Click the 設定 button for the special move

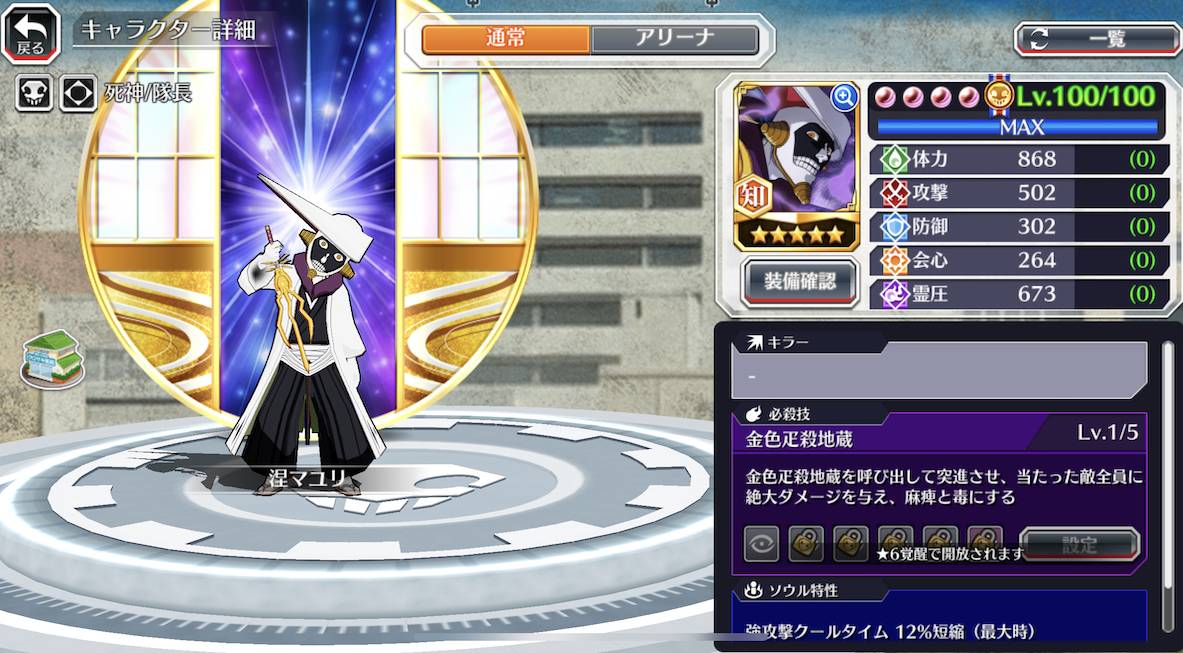(1079, 545)
